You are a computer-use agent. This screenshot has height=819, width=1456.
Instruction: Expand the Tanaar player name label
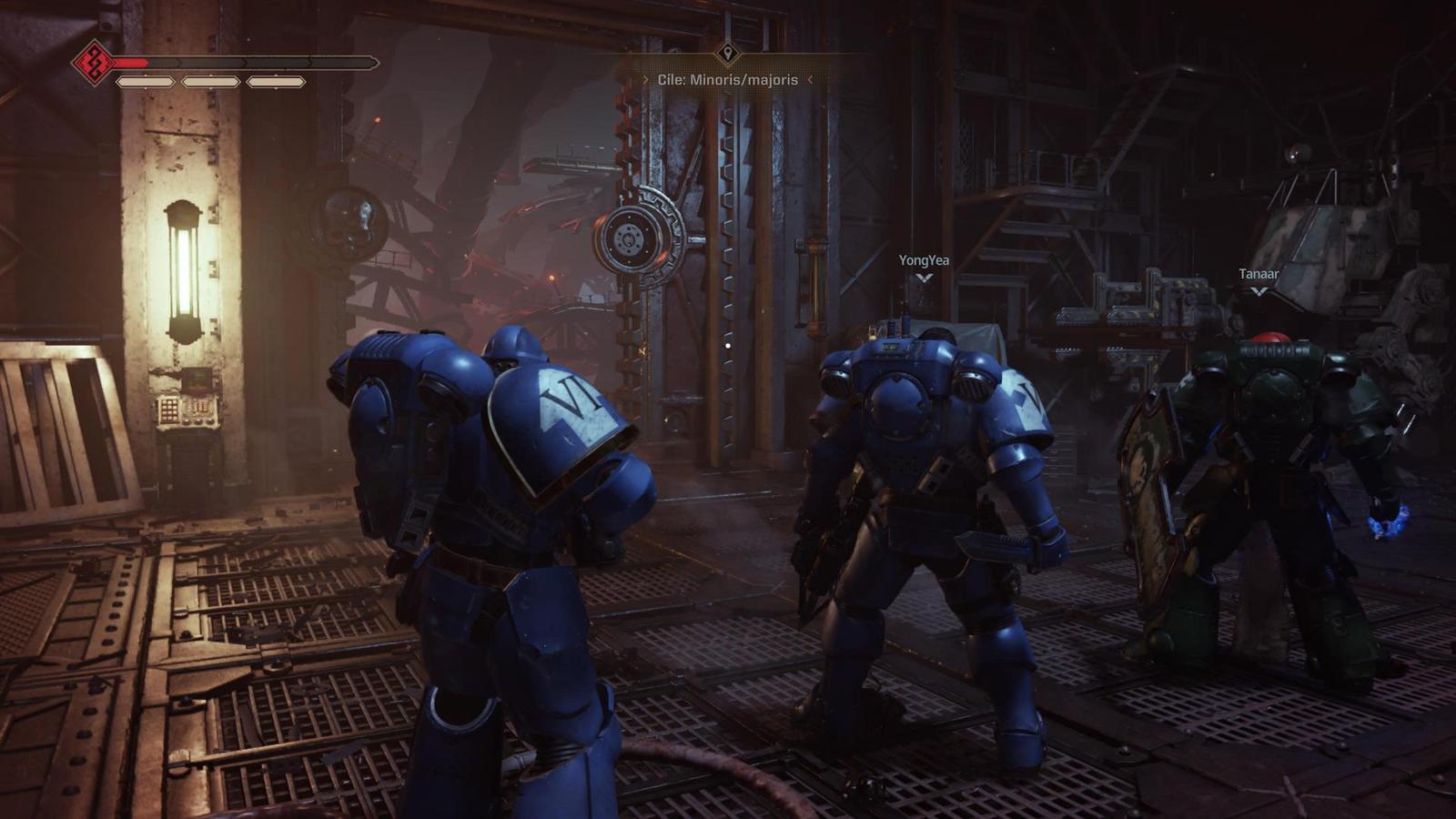click(1259, 272)
